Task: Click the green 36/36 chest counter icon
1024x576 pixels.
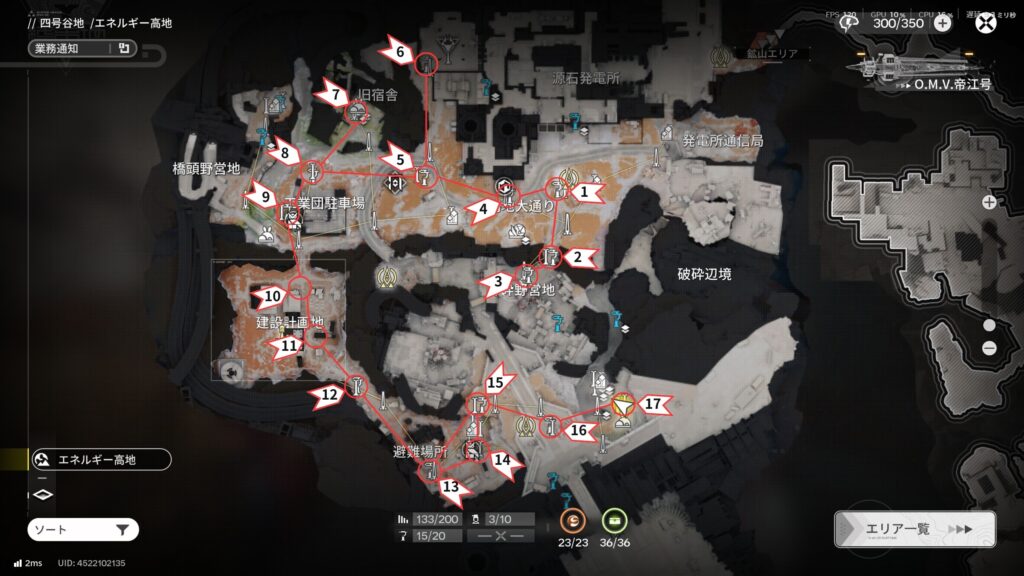Action: (x=614, y=520)
